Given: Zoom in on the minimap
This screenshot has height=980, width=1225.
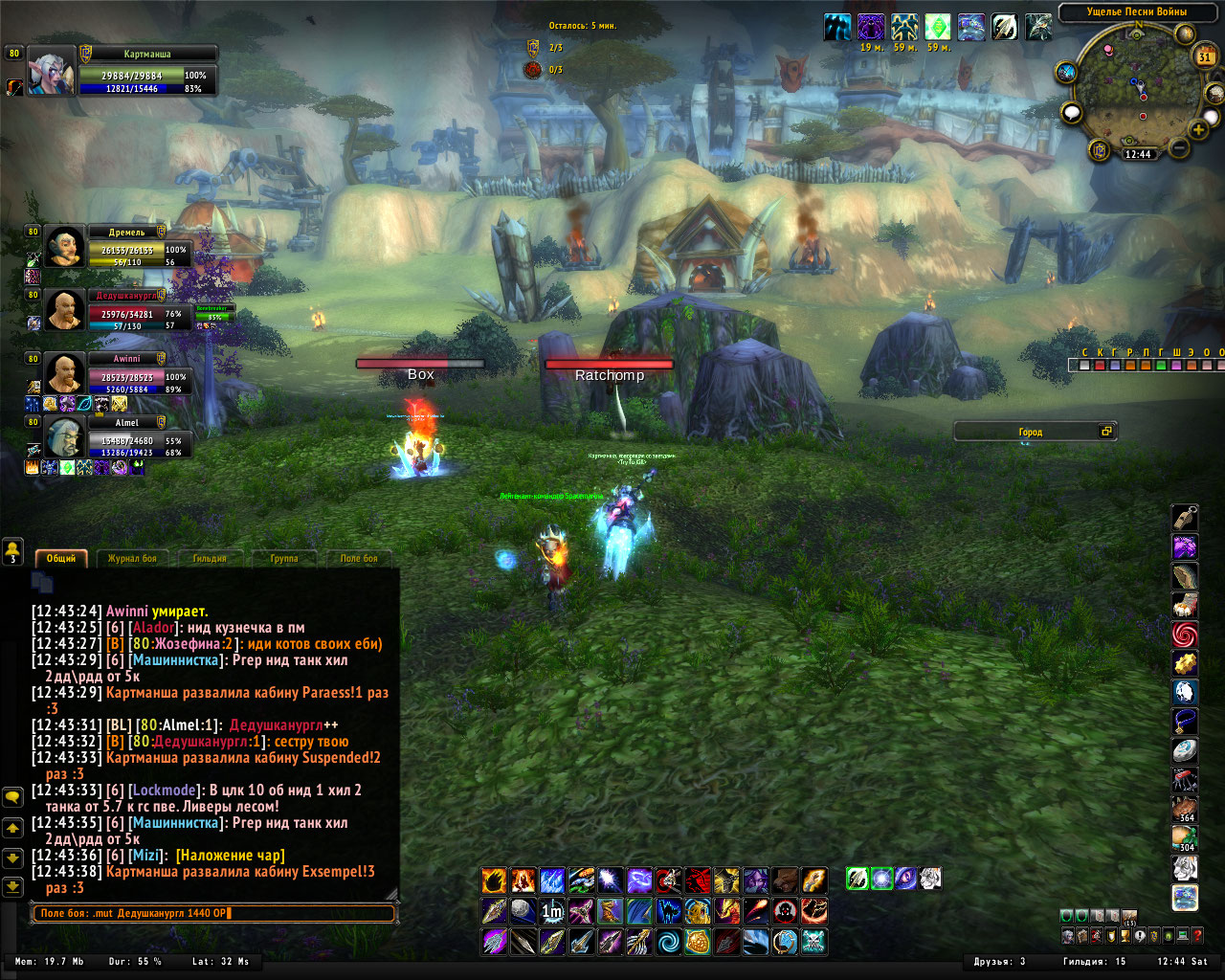Looking at the screenshot, I should tap(1198, 129).
